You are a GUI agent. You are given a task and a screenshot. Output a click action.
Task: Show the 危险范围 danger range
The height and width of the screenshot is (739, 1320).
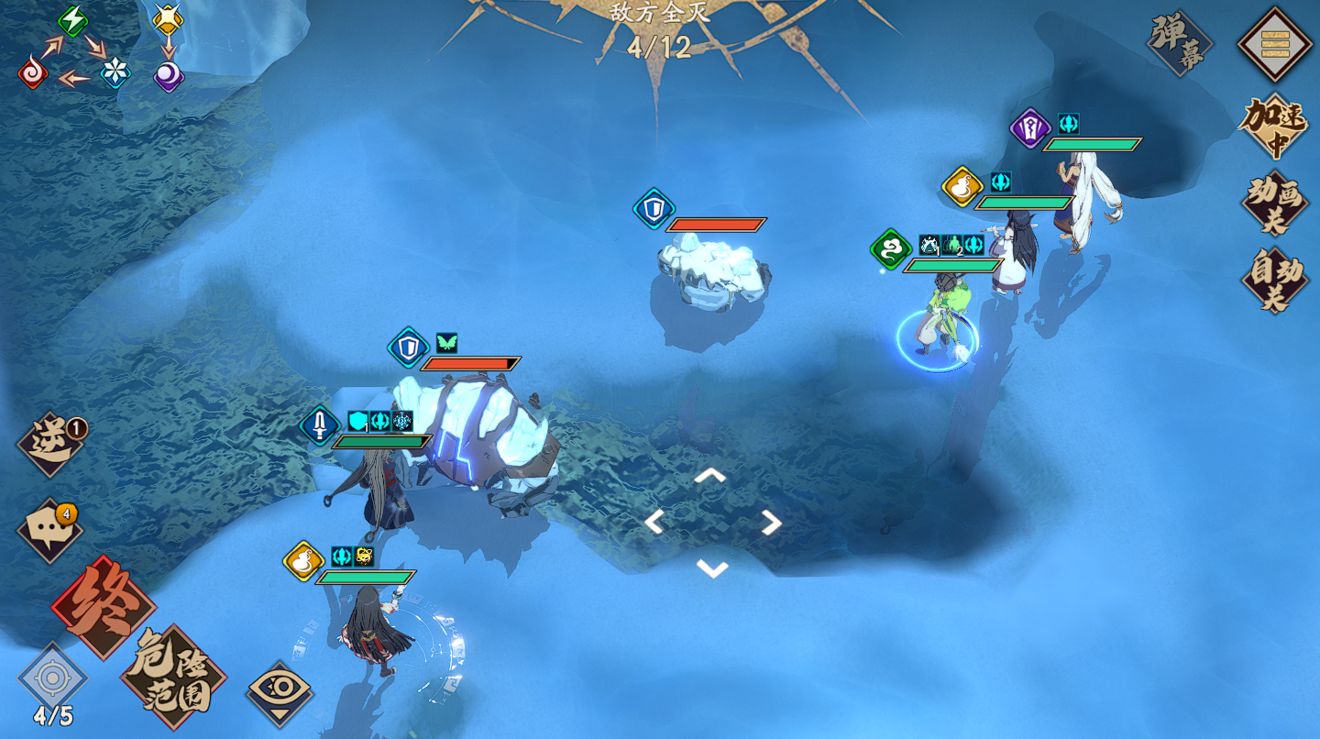(x=173, y=677)
